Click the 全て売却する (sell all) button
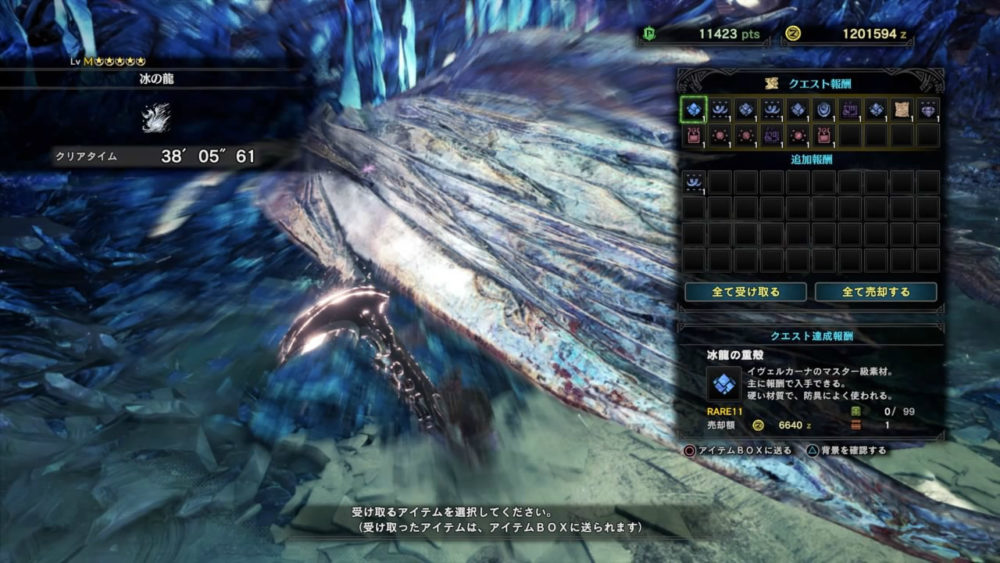Screen dimensions: 1000x563 [x=876, y=292]
